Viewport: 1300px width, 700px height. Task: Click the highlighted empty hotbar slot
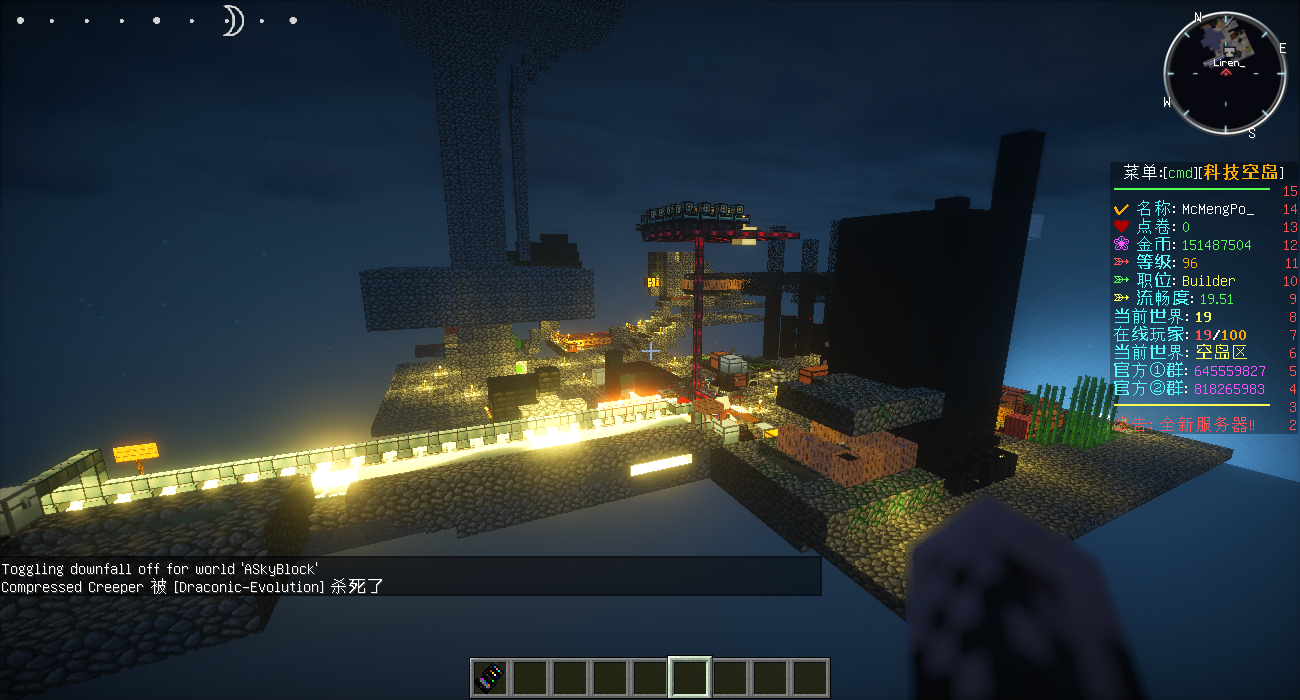tap(690, 677)
